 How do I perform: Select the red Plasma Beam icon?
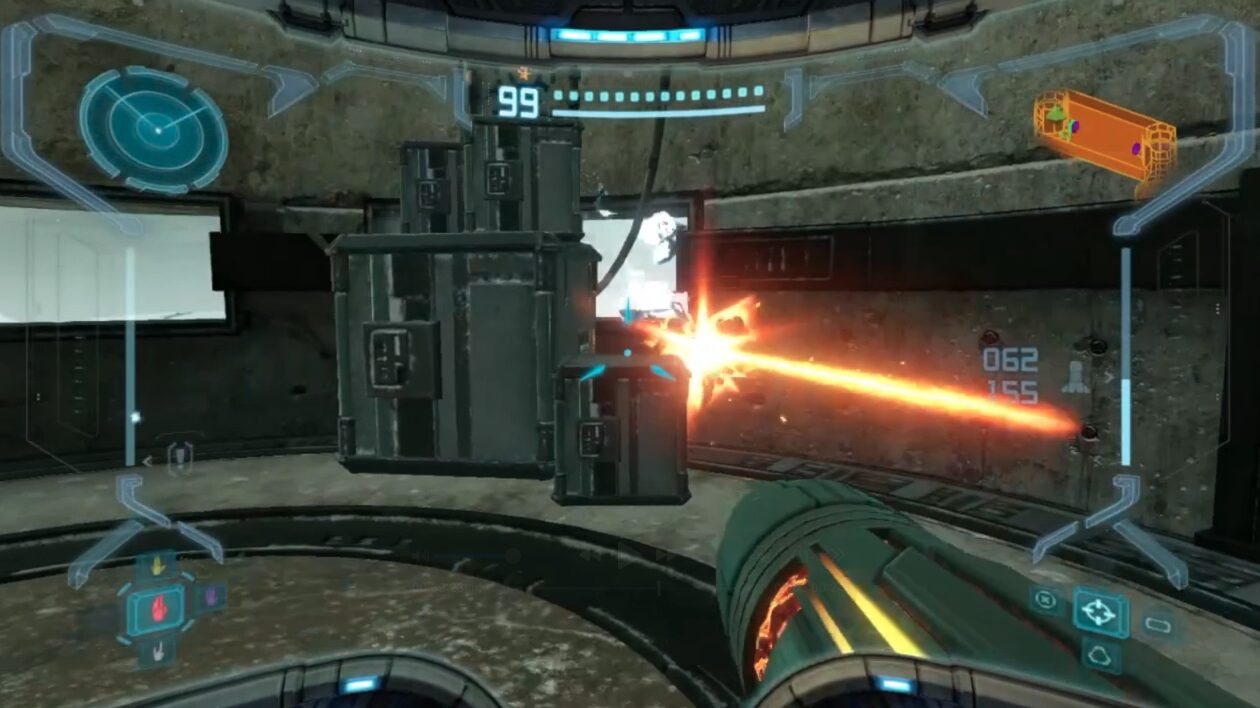(x=157, y=608)
